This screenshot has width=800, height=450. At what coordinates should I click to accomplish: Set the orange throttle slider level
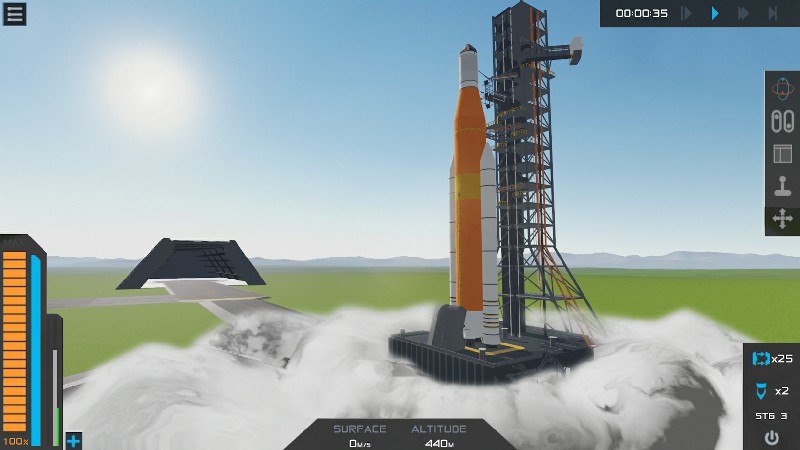[x=15, y=340]
